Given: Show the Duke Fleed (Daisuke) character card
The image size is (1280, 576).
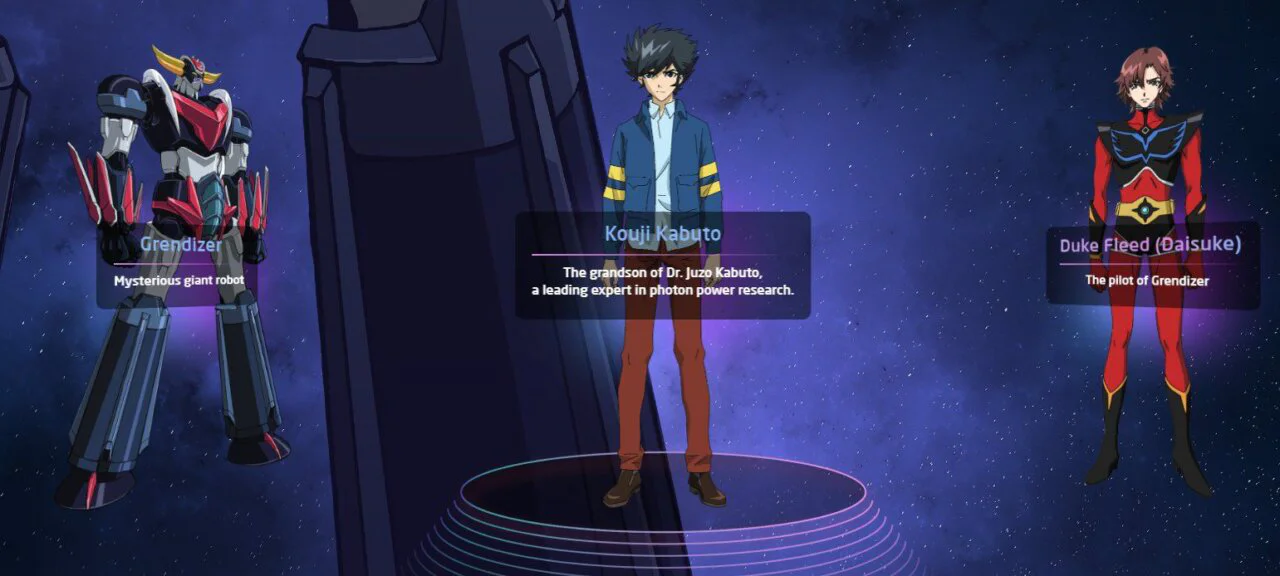Looking at the screenshot, I should 1150,263.
